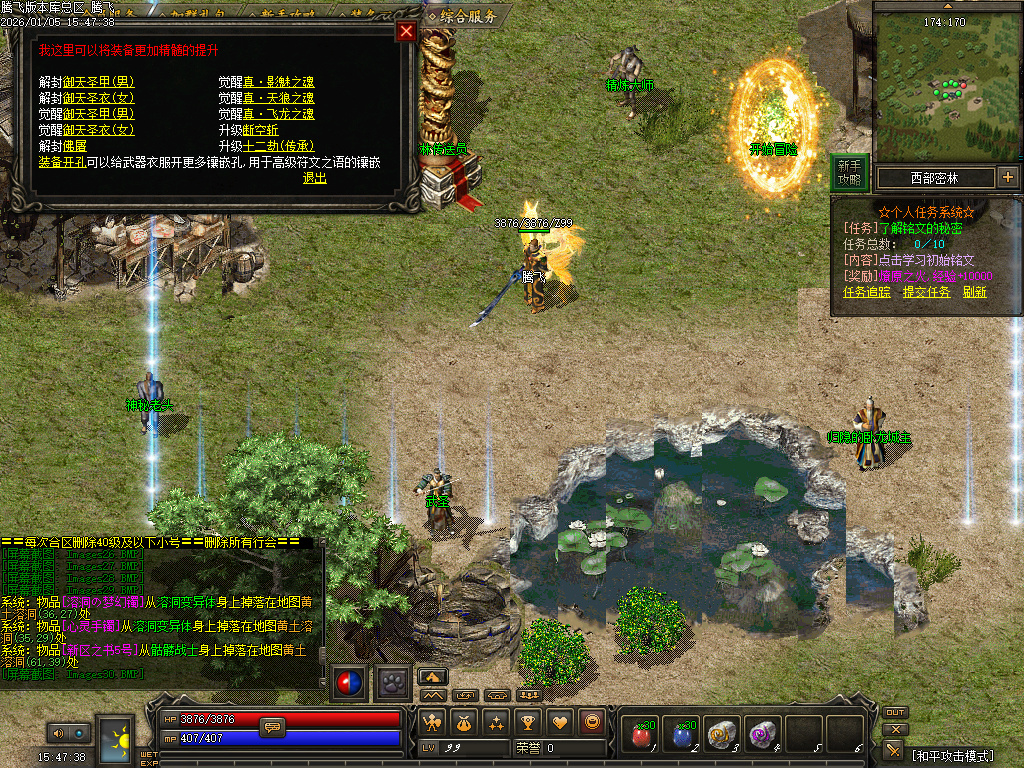Select the 装备开孔 equipment socket link
This screenshot has height=768, width=1024.
point(61,162)
